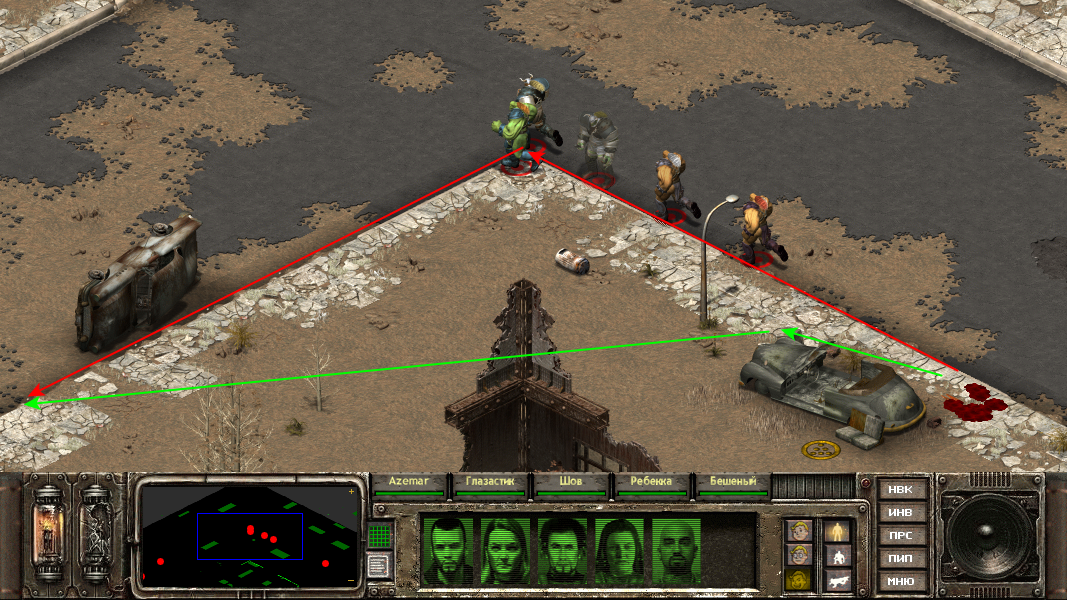This screenshot has height=600, width=1067.
Task: Set crouching posture icon
Action: 838,555
